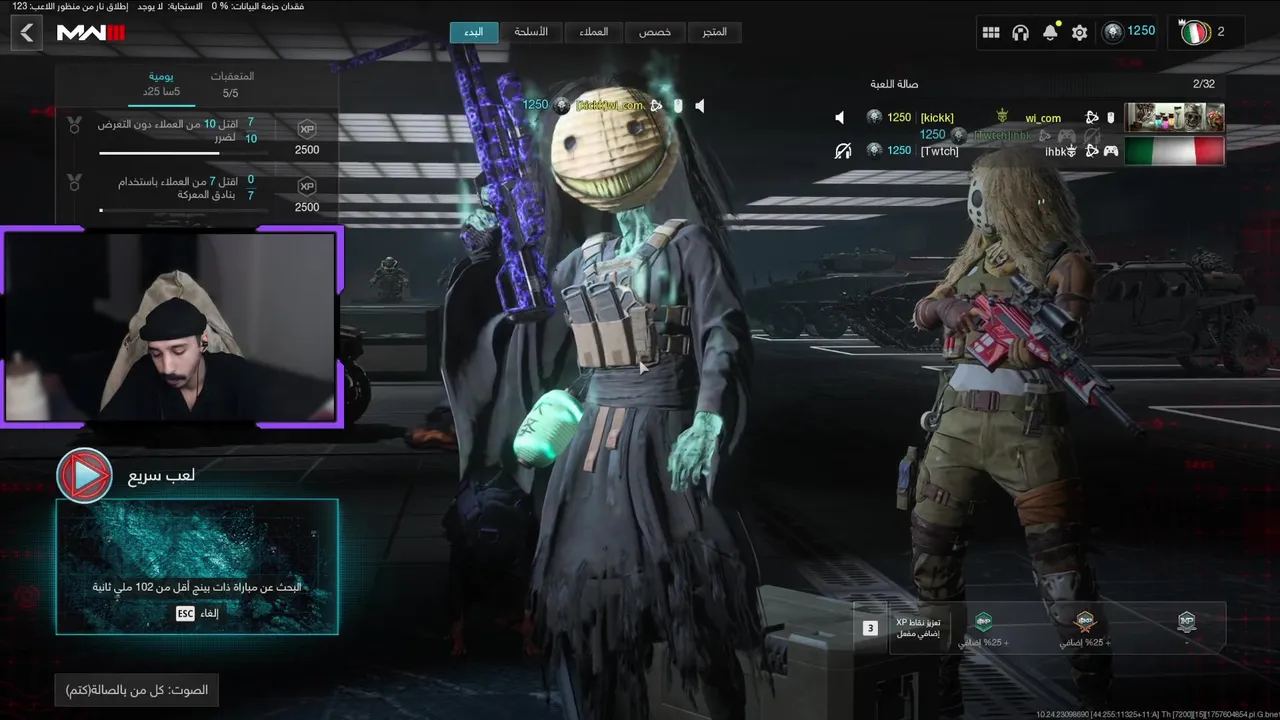Open the العملاء operators tab

click(593, 32)
